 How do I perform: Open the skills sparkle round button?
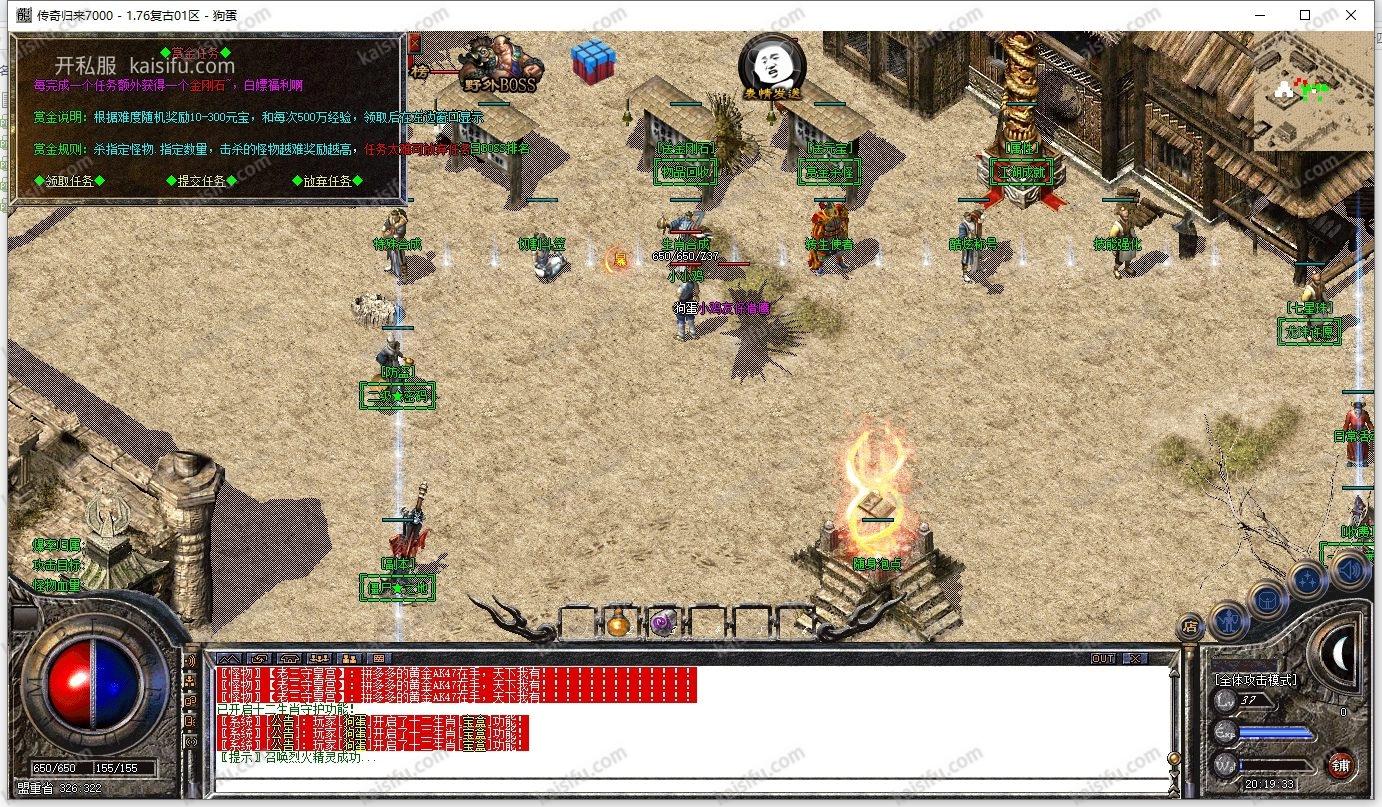pos(1306,580)
